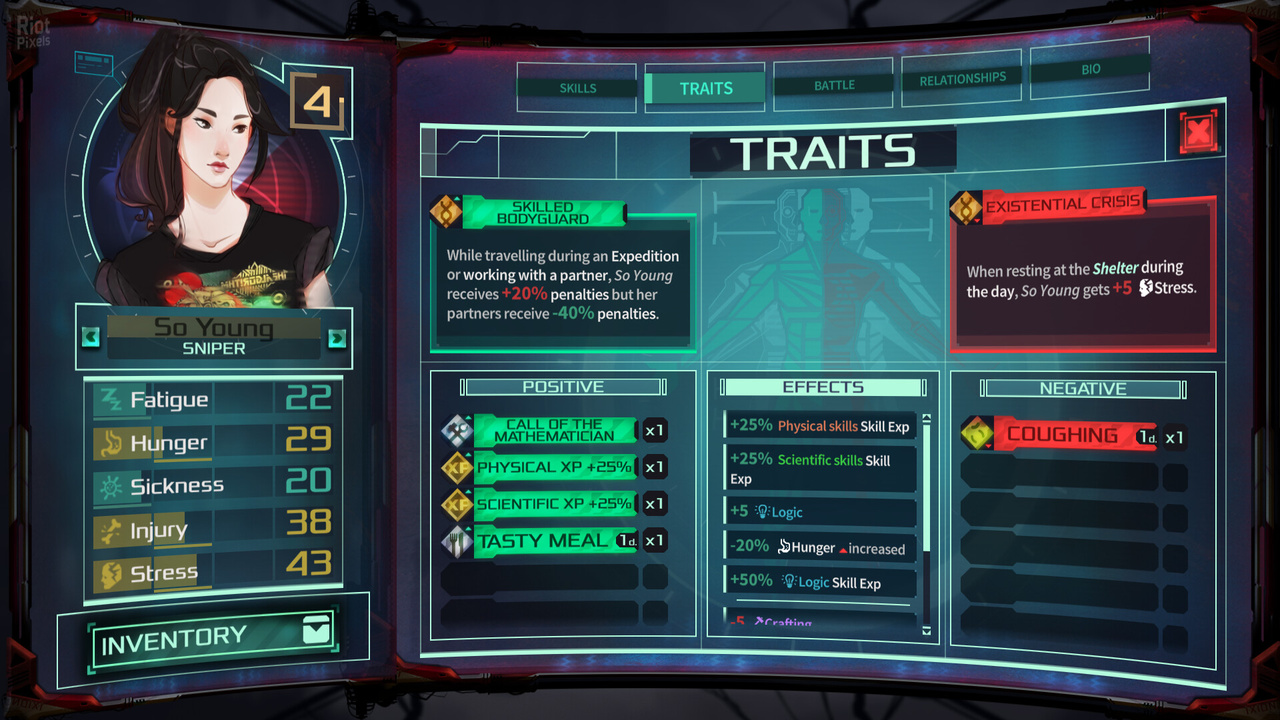Choose the Call of the Mathematician trait

tap(553, 430)
